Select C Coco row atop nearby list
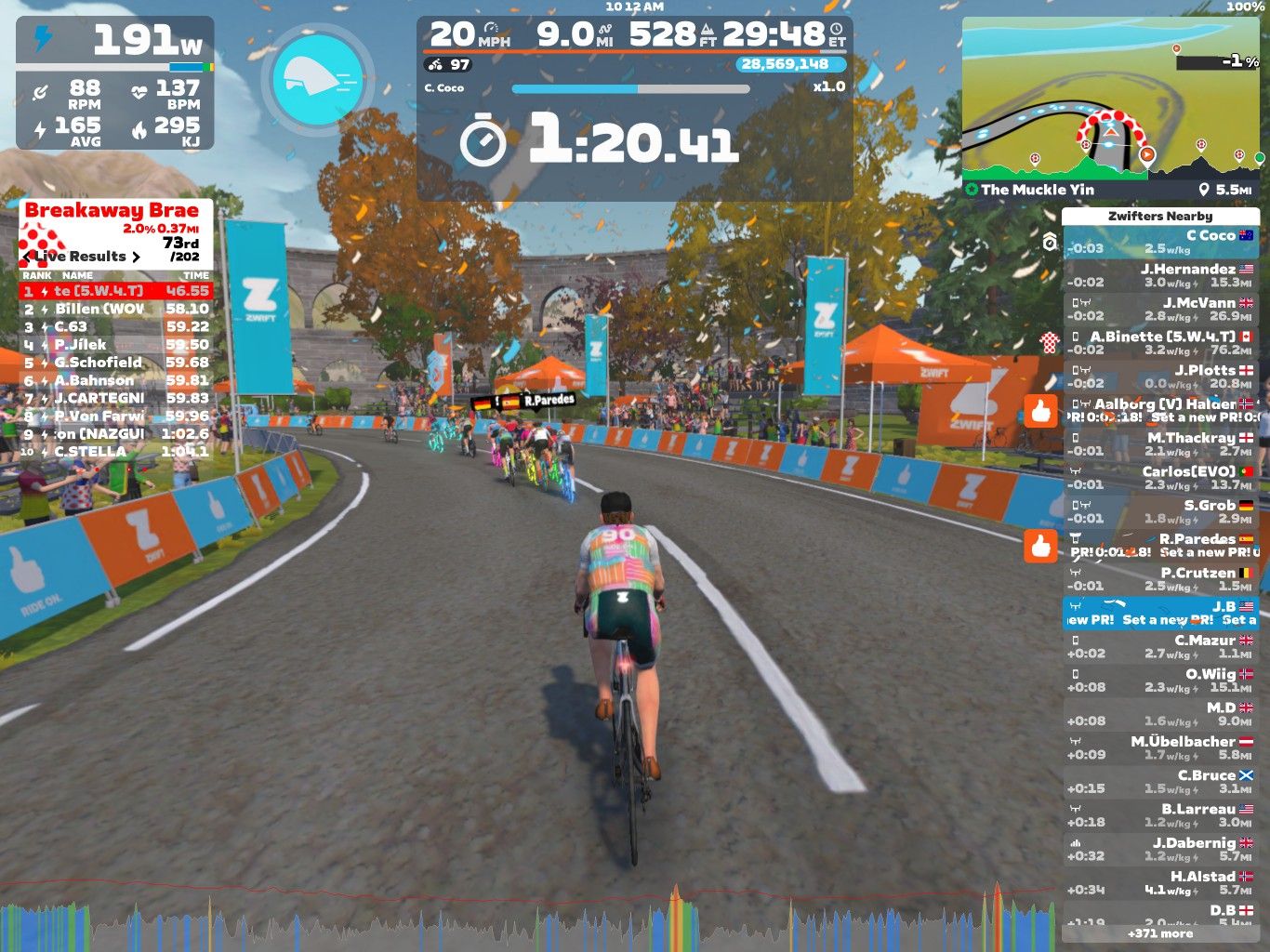 click(x=1159, y=242)
